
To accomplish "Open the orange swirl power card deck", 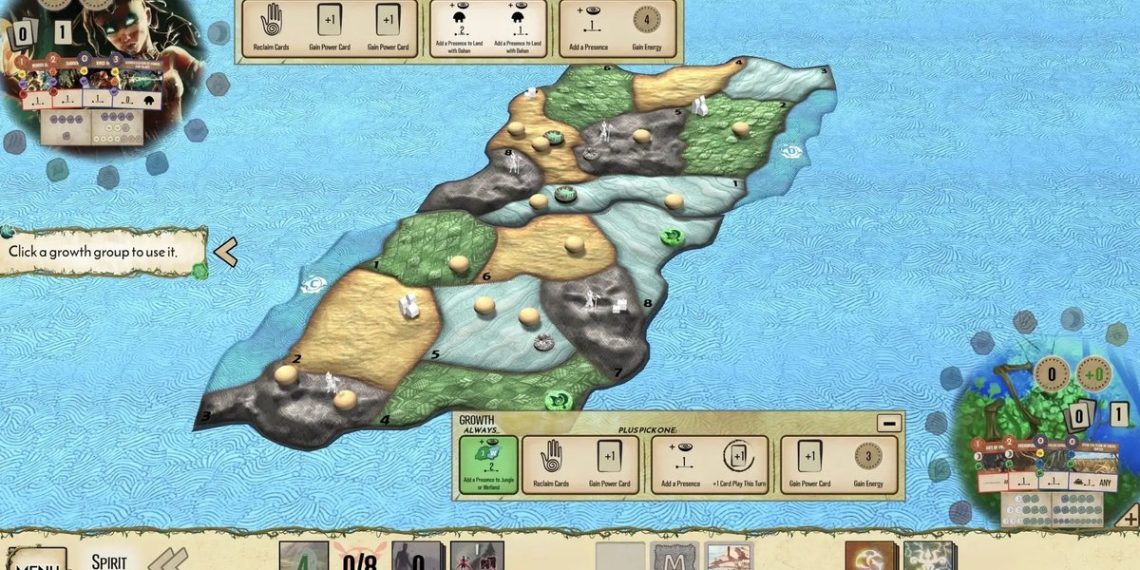I will pyautogui.click(x=869, y=556).
